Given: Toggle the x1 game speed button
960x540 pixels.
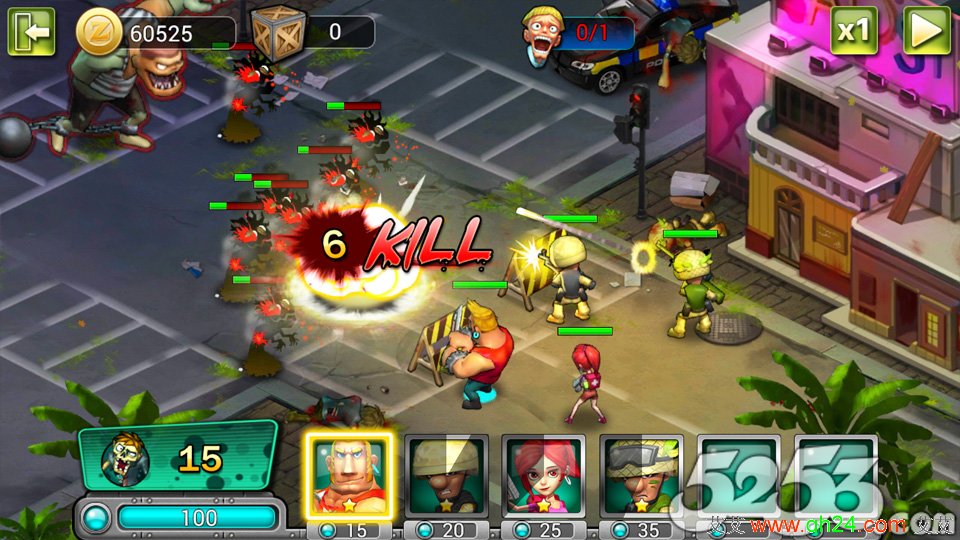Looking at the screenshot, I should pyautogui.click(x=853, y=31).
